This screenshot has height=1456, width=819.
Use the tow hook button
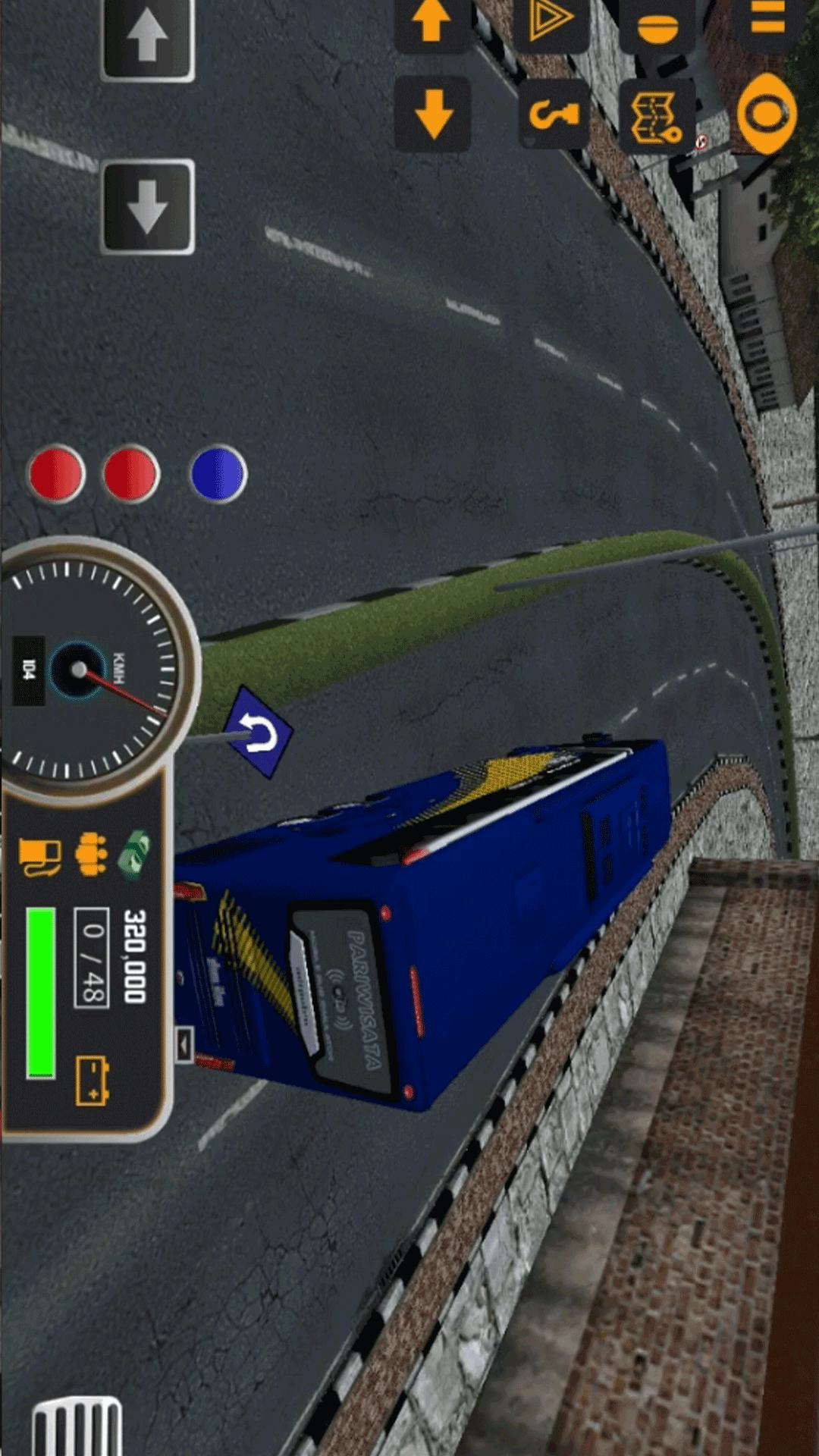(554, 115)
